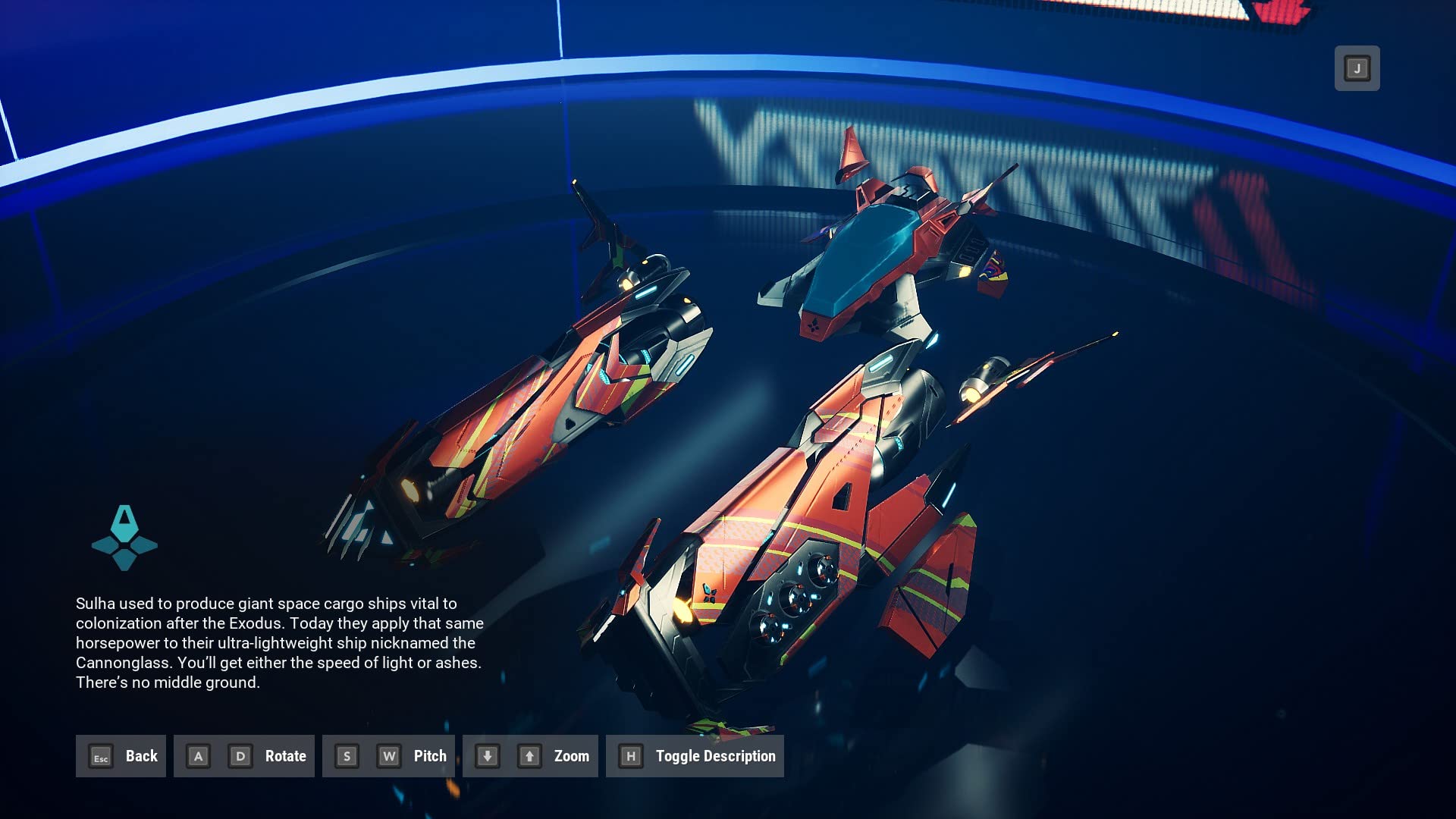The width and height of the screenshot is (1456, 819).
Task: Toggle Pitch control with S/W keys
Action: click(388, 756)
